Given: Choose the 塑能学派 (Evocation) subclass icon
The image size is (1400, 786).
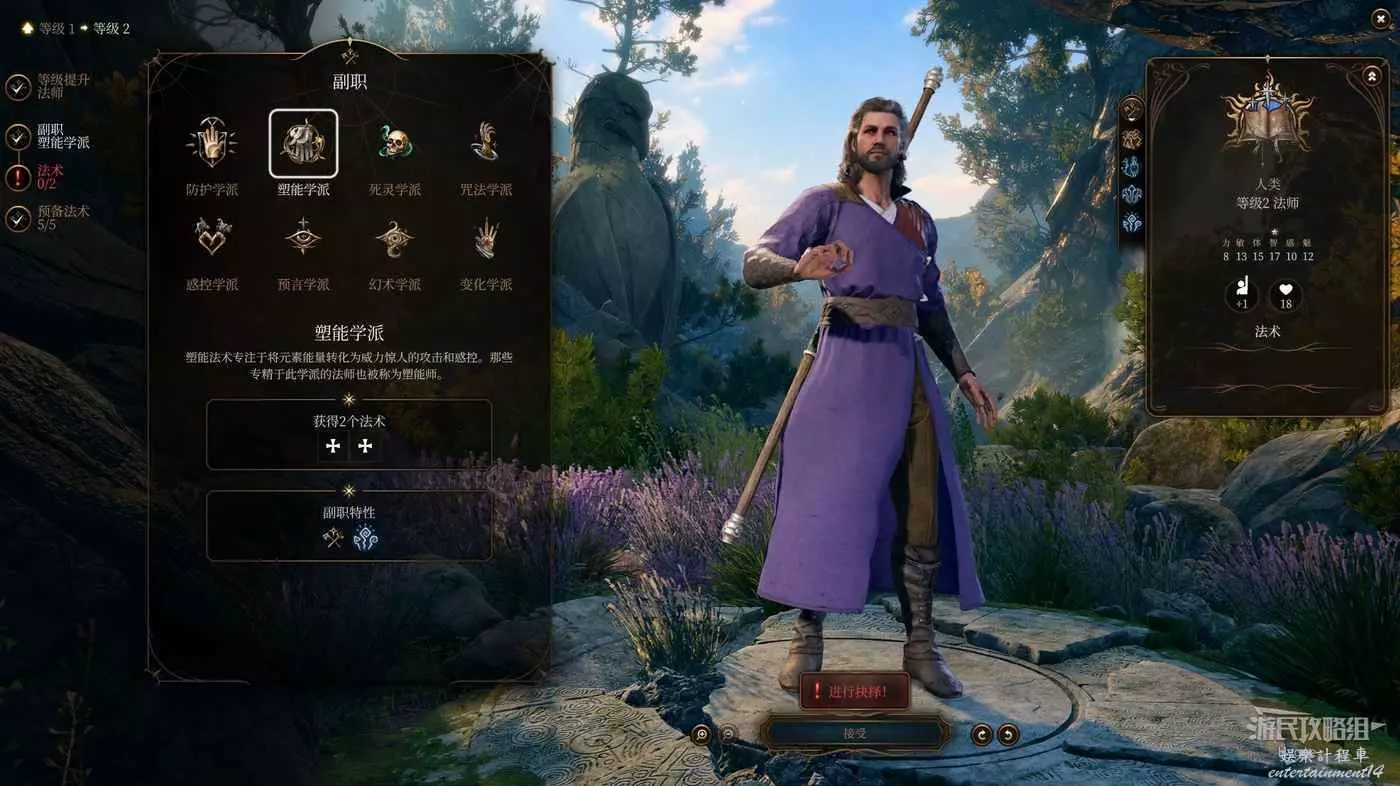Looking at the screenshot, I should (303, 144).
